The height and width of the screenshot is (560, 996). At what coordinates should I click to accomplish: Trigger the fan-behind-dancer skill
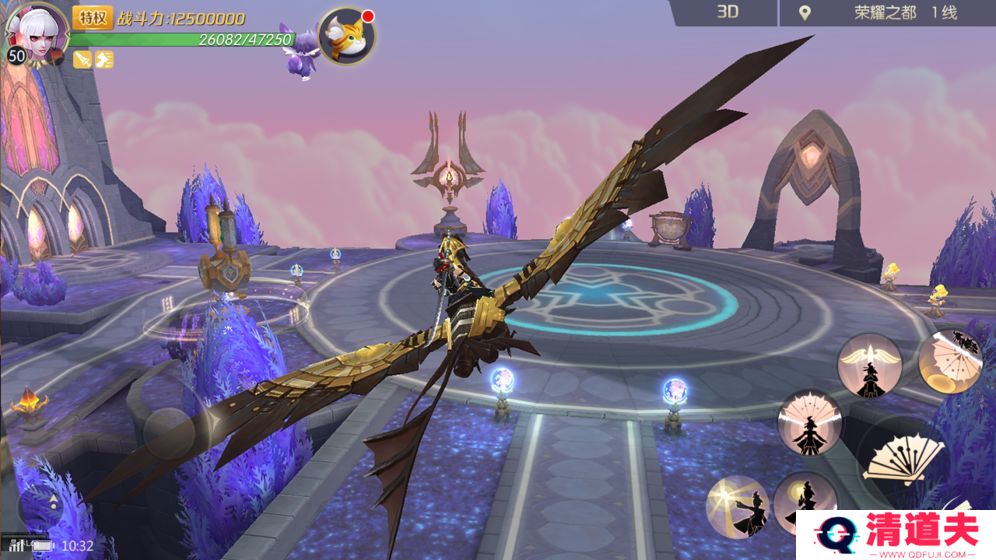(810, 421)
